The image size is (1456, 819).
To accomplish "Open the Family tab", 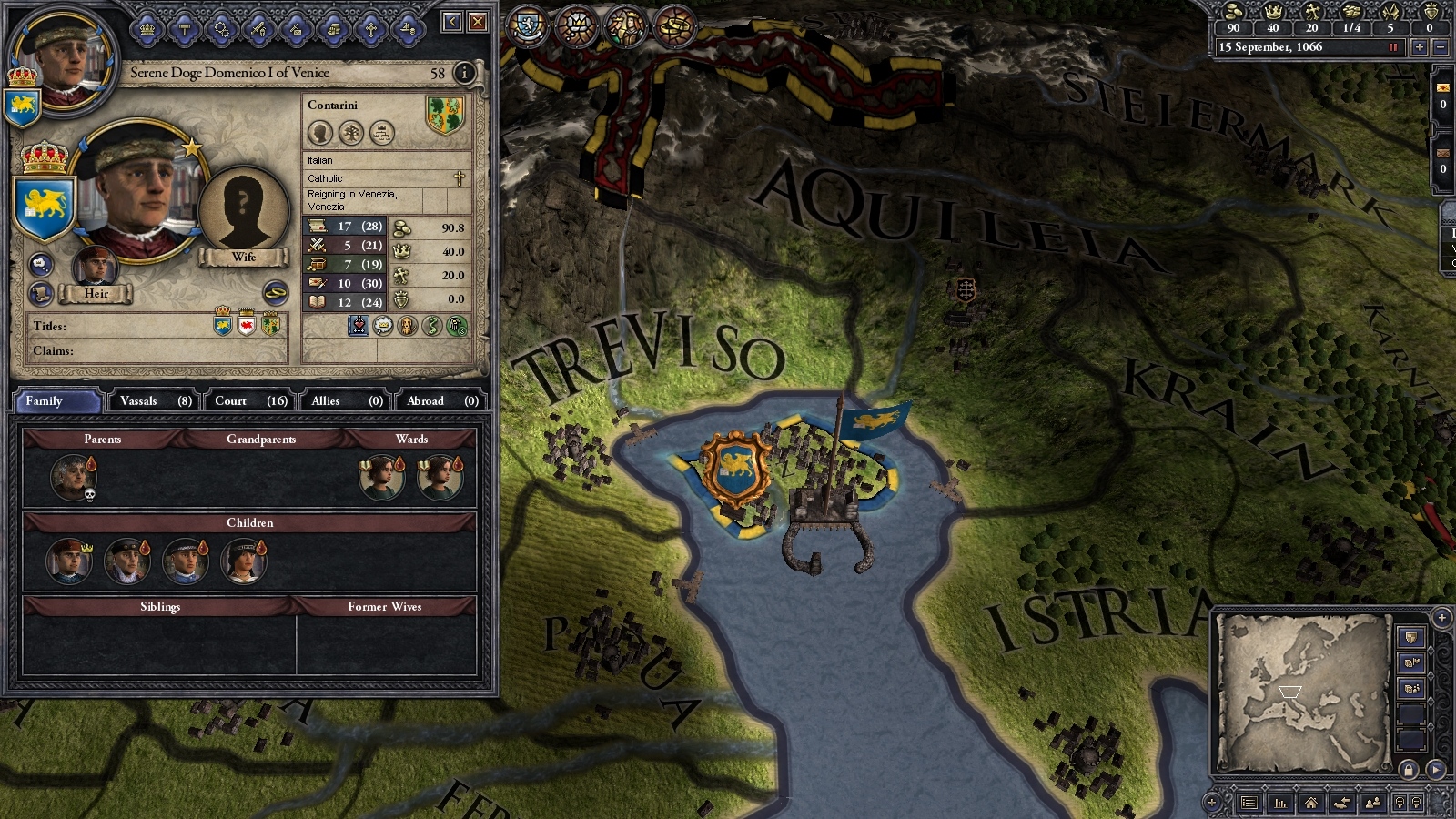I will point(56,400).
